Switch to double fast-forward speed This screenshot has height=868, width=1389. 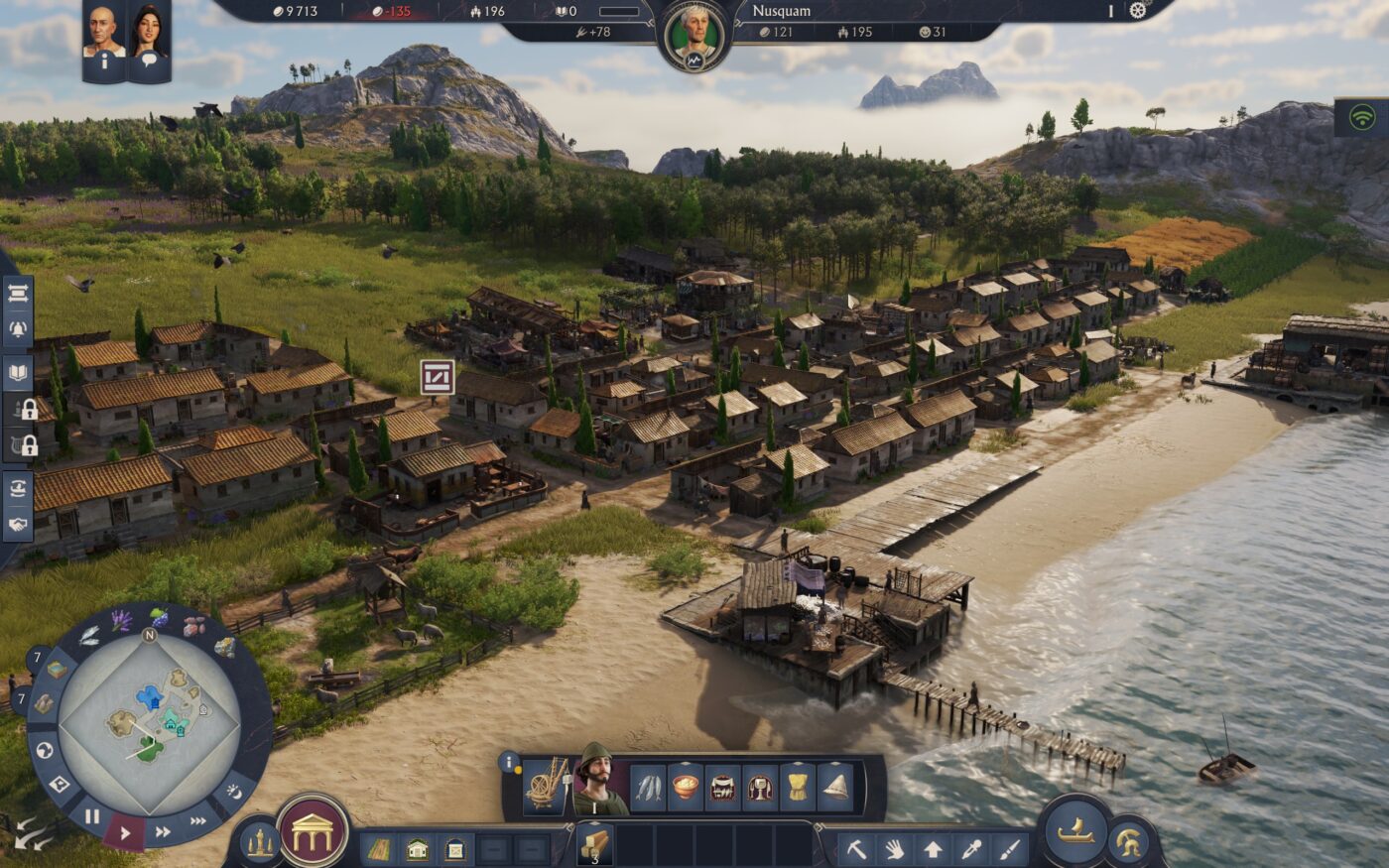coord(164,831)
